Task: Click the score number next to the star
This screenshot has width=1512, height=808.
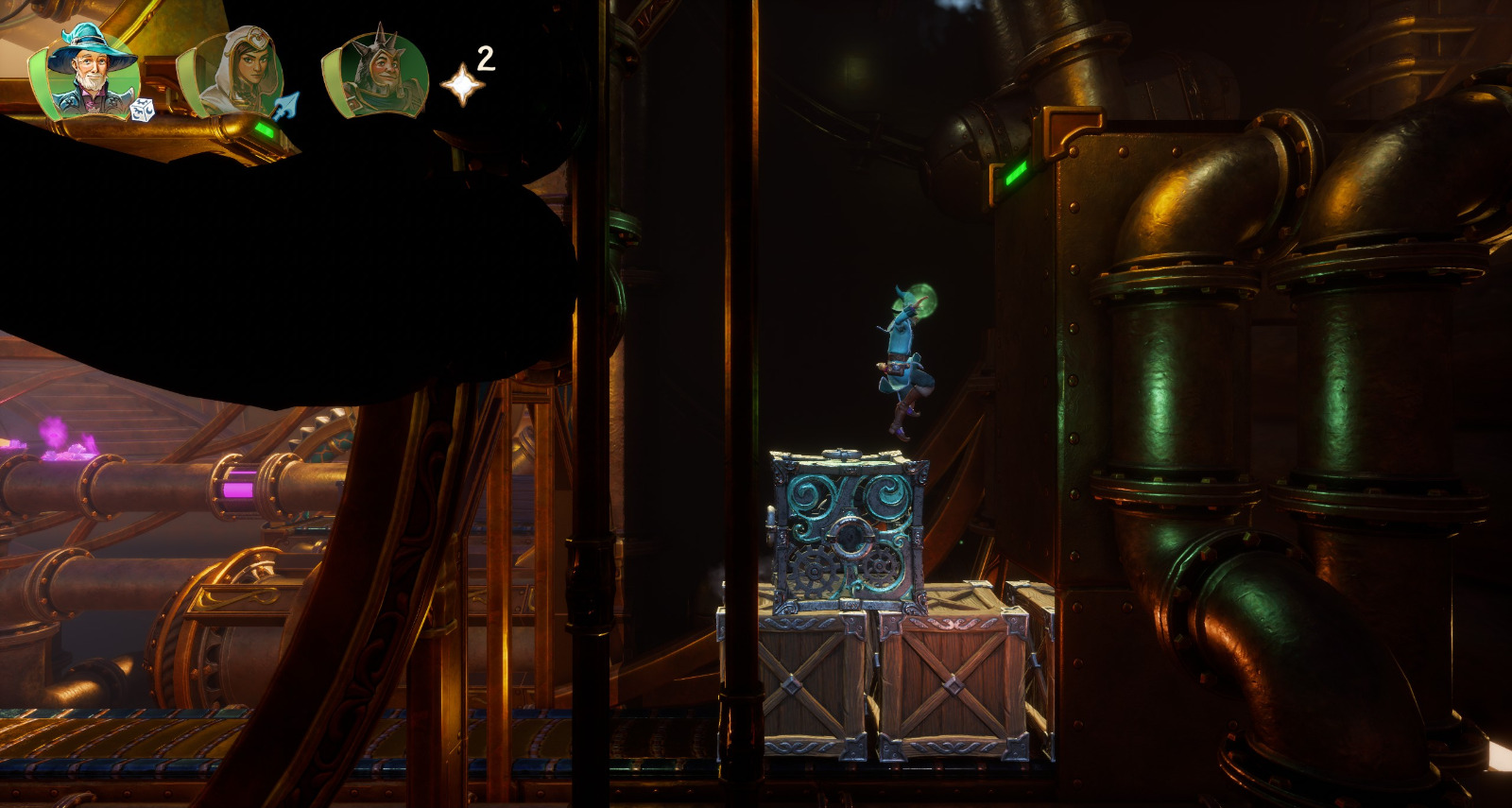Action: pos(485,59)
